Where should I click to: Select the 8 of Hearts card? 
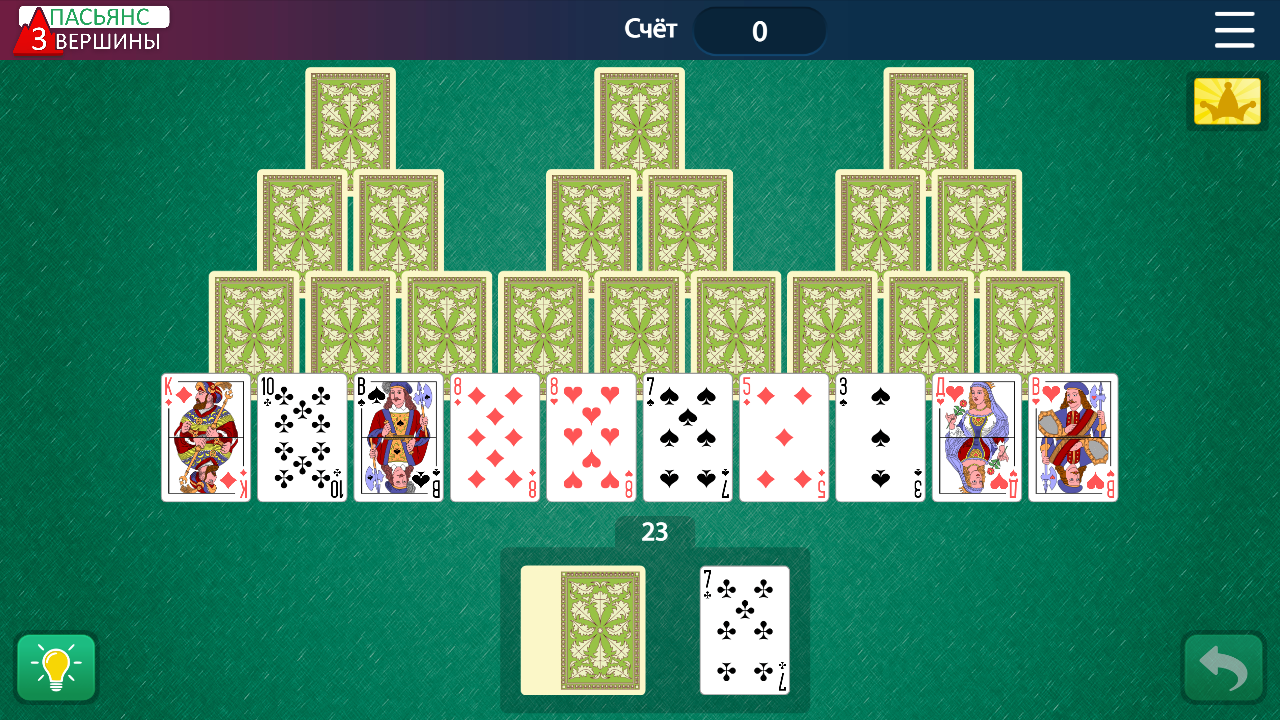pyautogui.click(x=590, y=437)
